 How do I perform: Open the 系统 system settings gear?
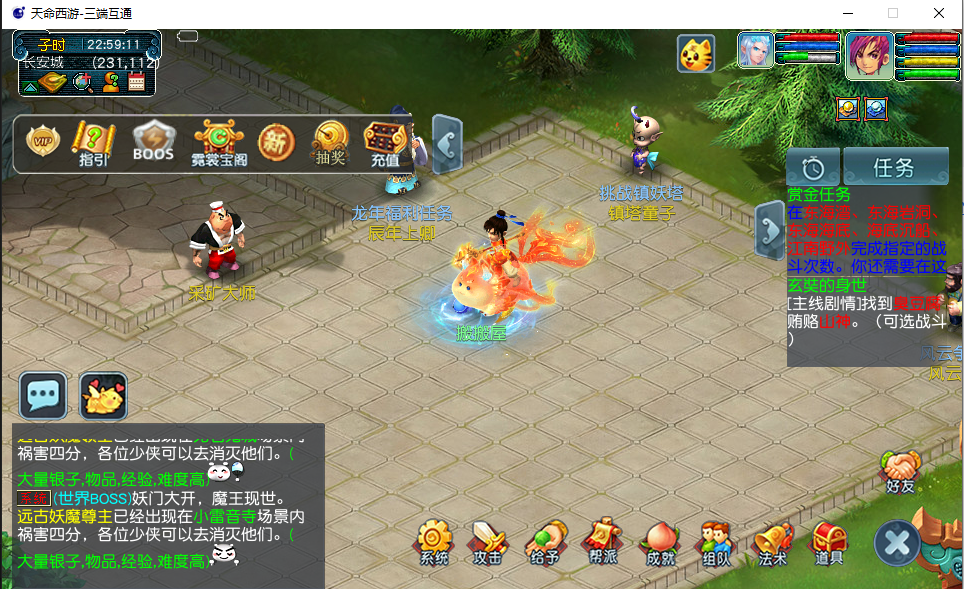(x=434, y=541)
